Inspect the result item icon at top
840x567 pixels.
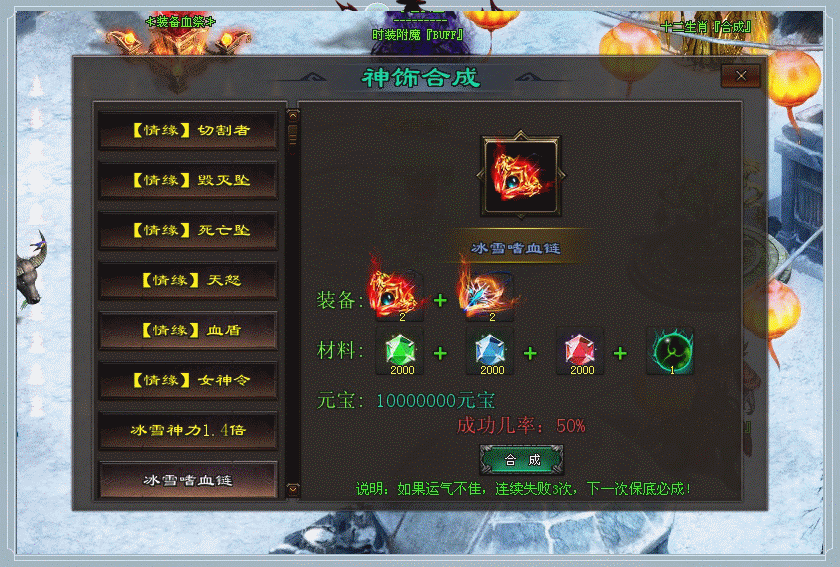pos(521,177)
